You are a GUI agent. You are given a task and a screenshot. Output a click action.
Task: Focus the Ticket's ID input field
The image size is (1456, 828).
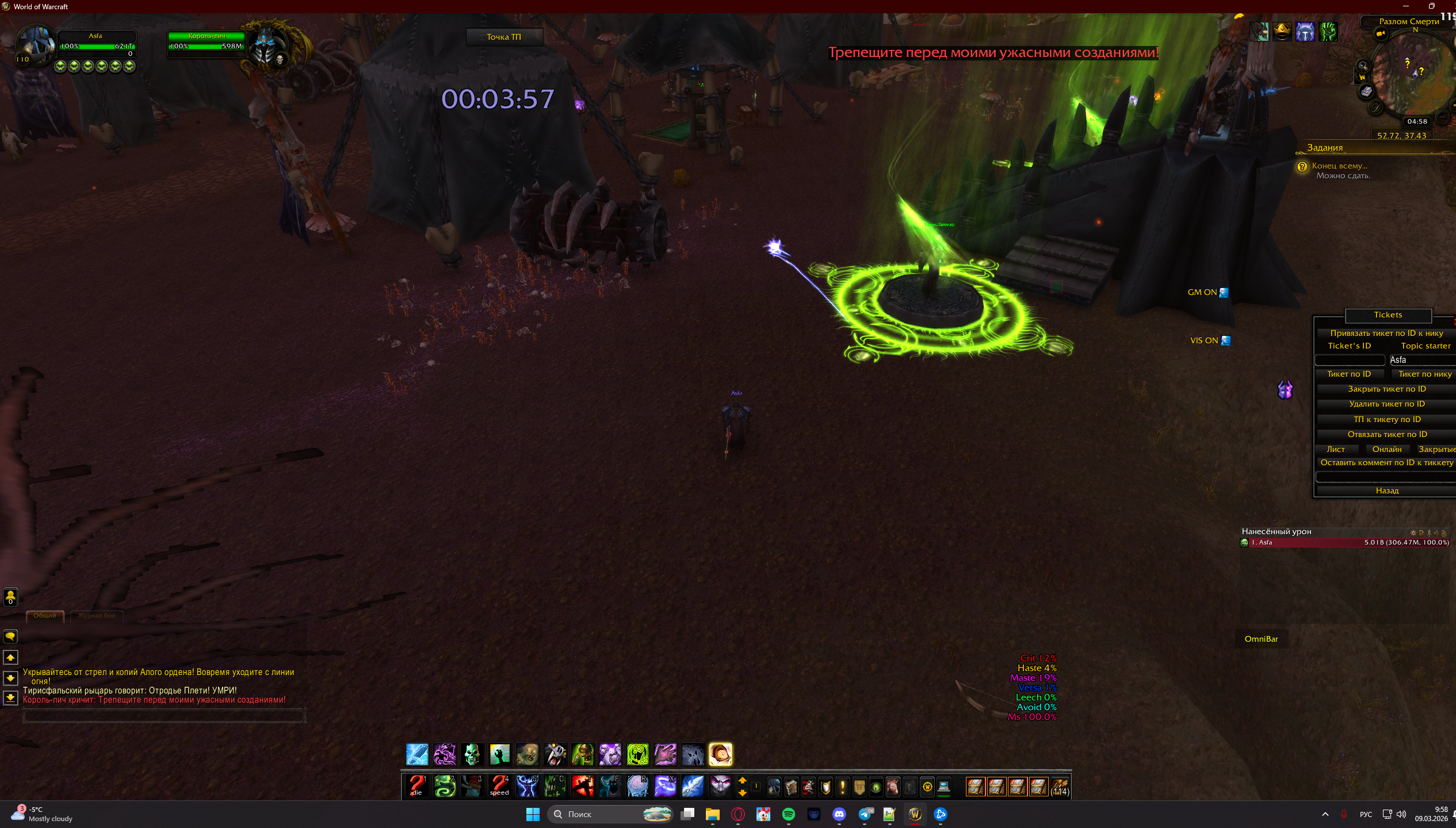click(1350, 361)
